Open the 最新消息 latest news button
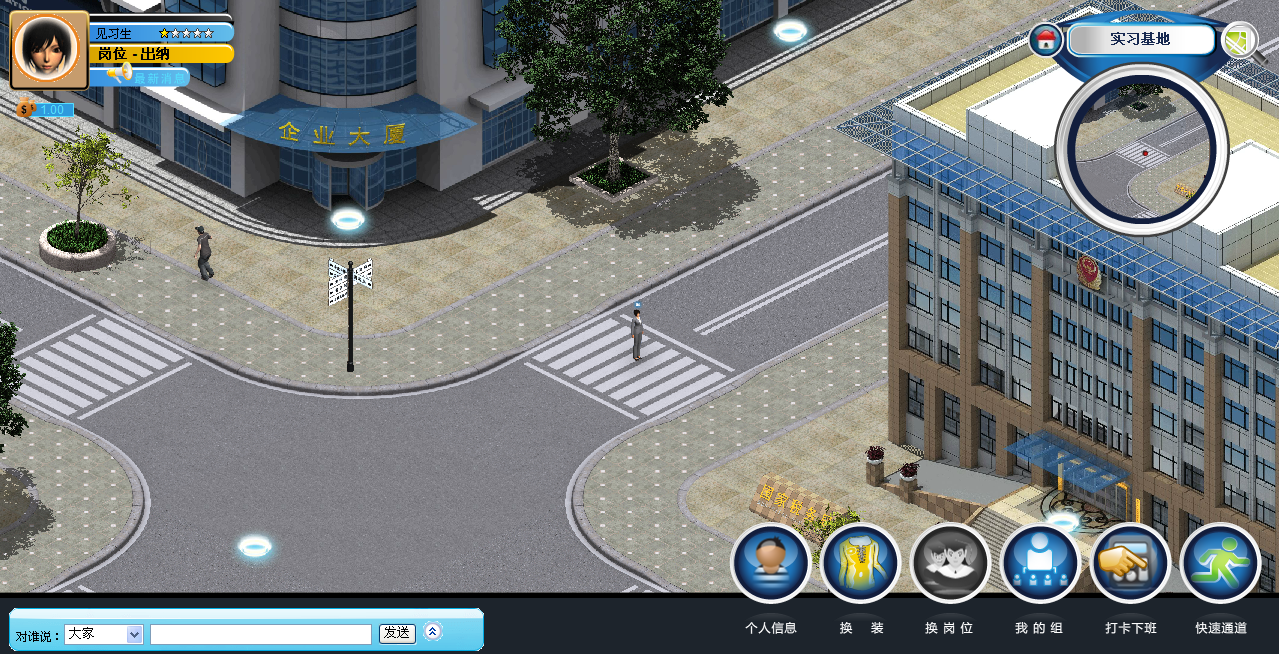Viewport: 1279px width, 654px height. (x=150, y=77)
